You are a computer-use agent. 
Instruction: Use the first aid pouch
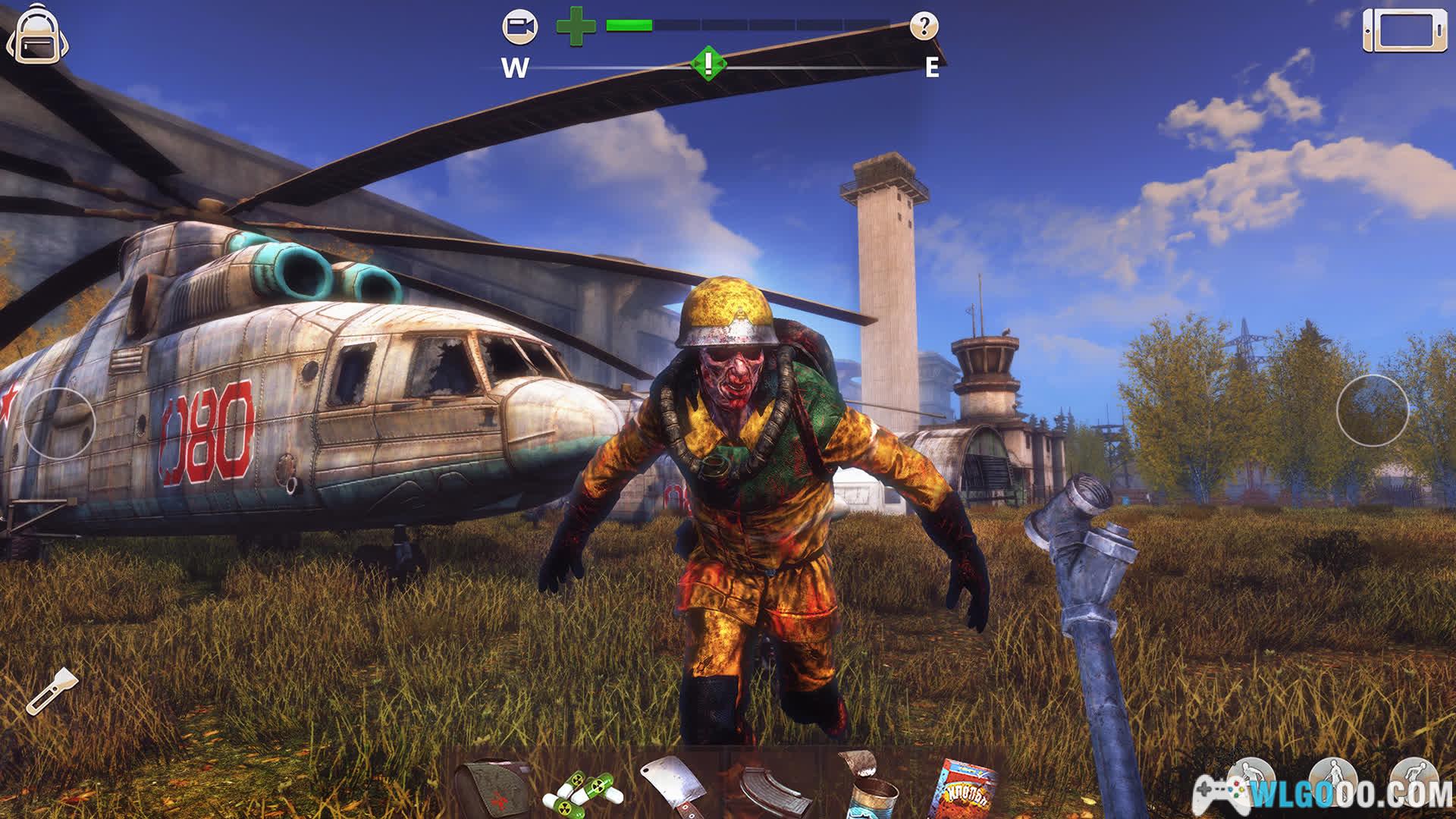[494, 789]
